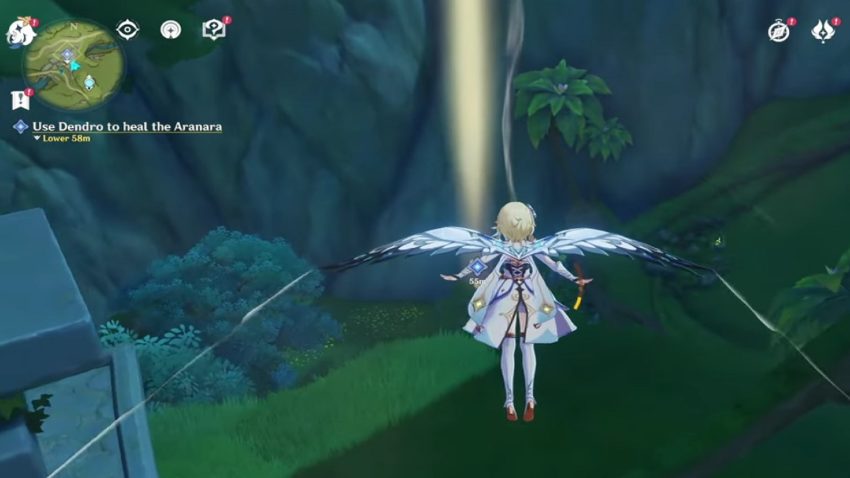
Task: Click the round target icon beside the eye
Action: 171,30
